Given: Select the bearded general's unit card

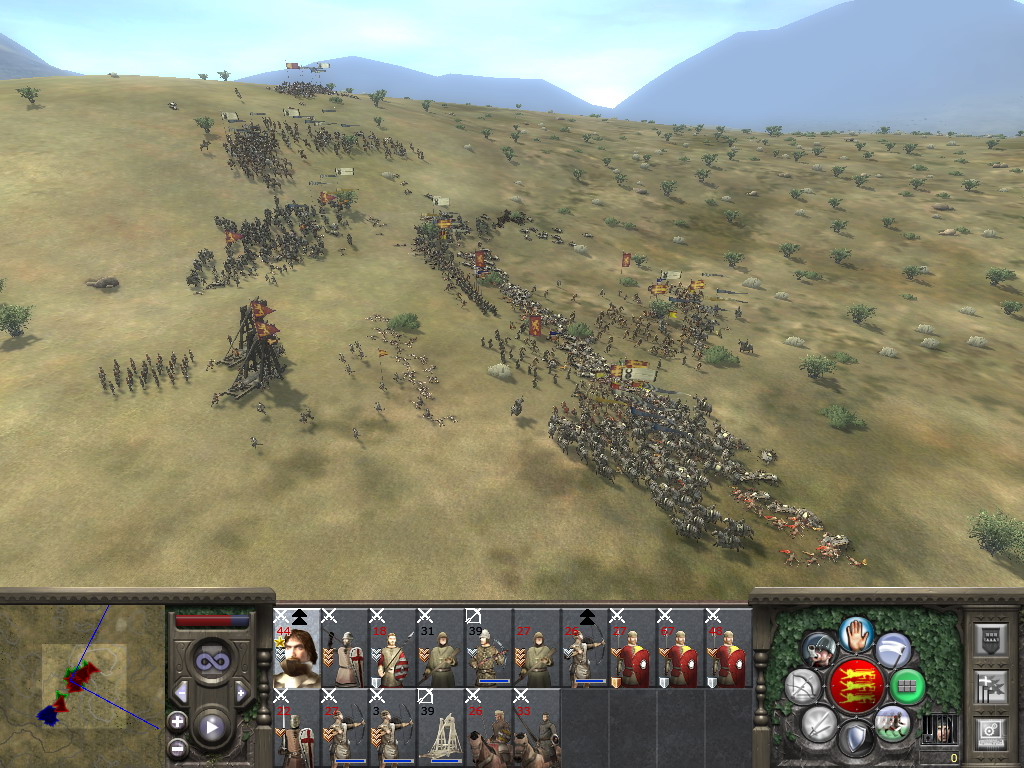Looking at the screenshot, I should click(297, 648).
